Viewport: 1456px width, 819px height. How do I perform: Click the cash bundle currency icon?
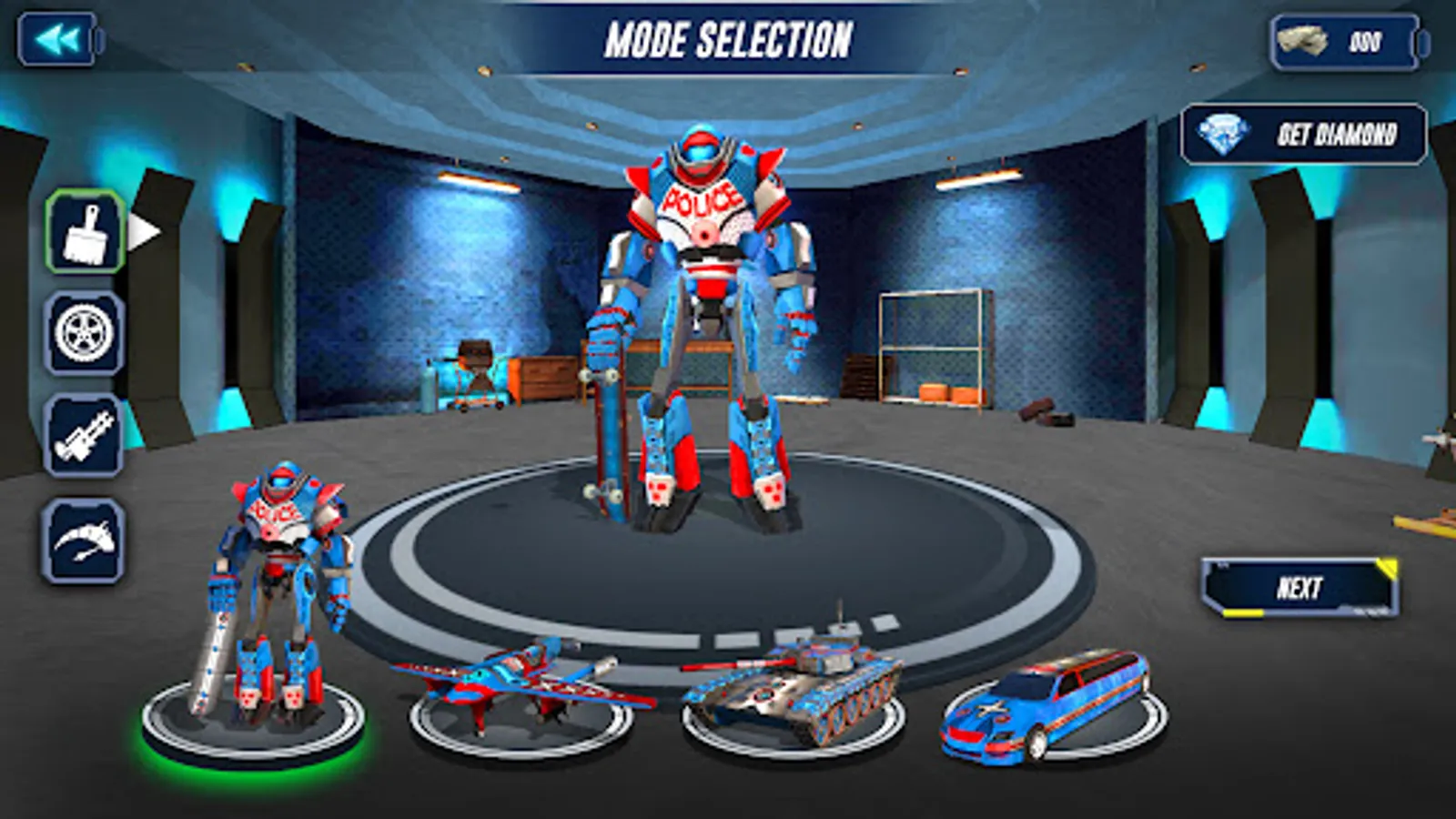coord(1303,40)
